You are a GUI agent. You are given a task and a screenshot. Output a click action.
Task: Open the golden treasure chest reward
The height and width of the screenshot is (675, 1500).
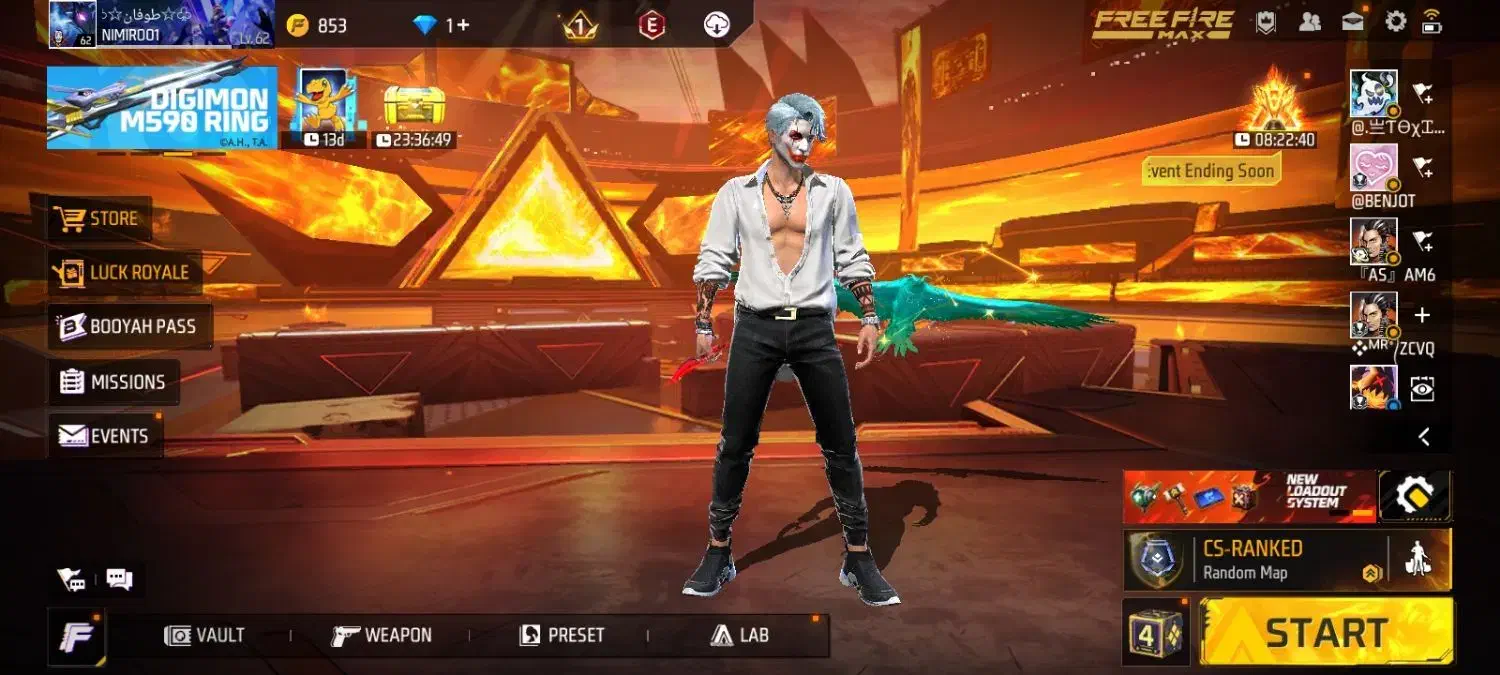pos(415,108)
